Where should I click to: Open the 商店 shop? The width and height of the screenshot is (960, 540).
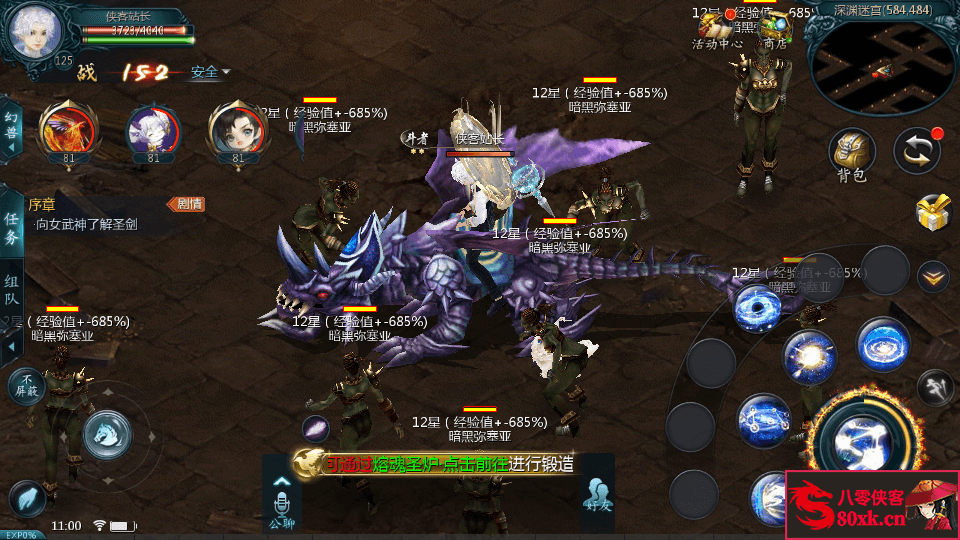click(774, 30)
